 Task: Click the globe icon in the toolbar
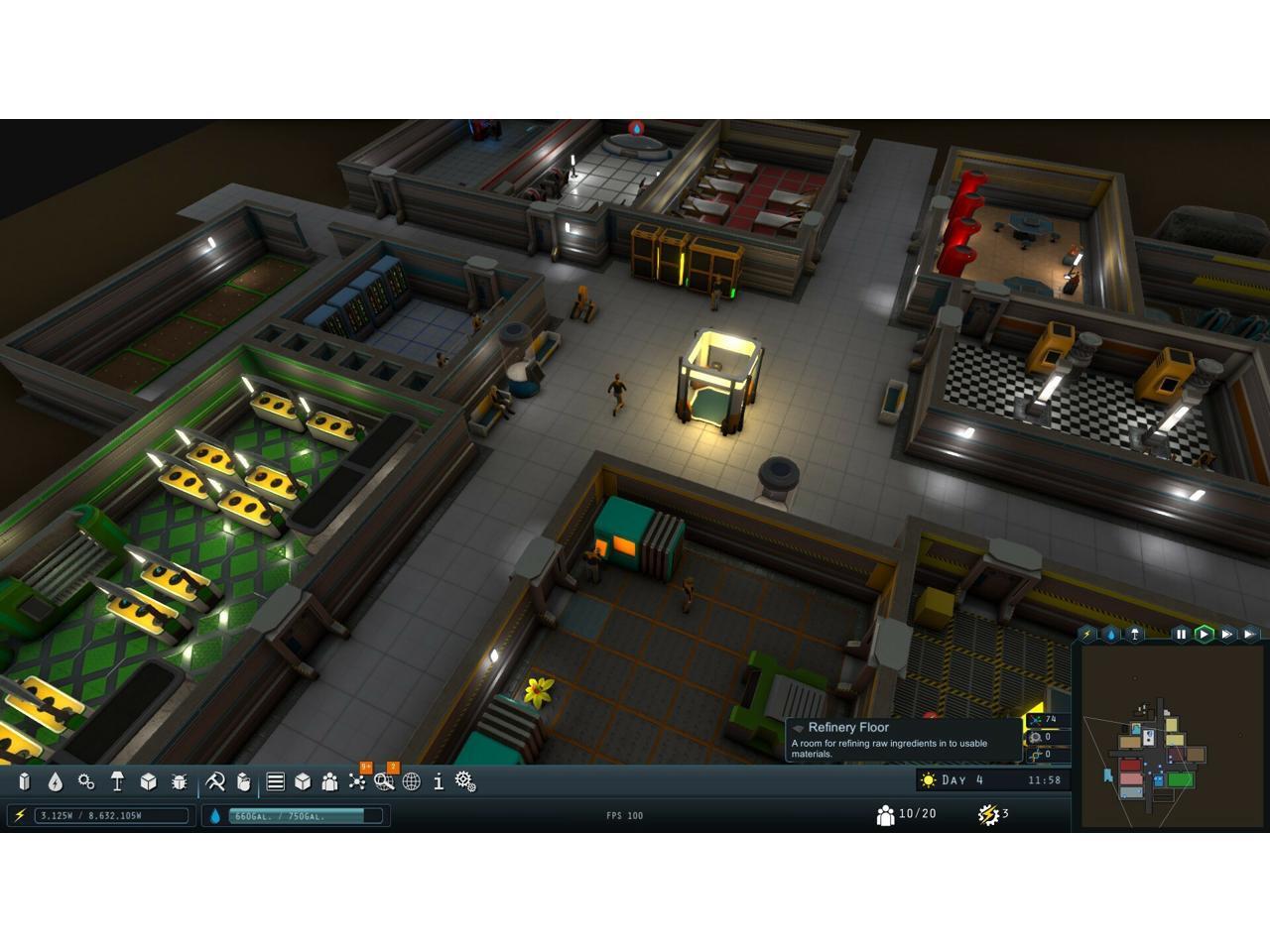(412, 782)
